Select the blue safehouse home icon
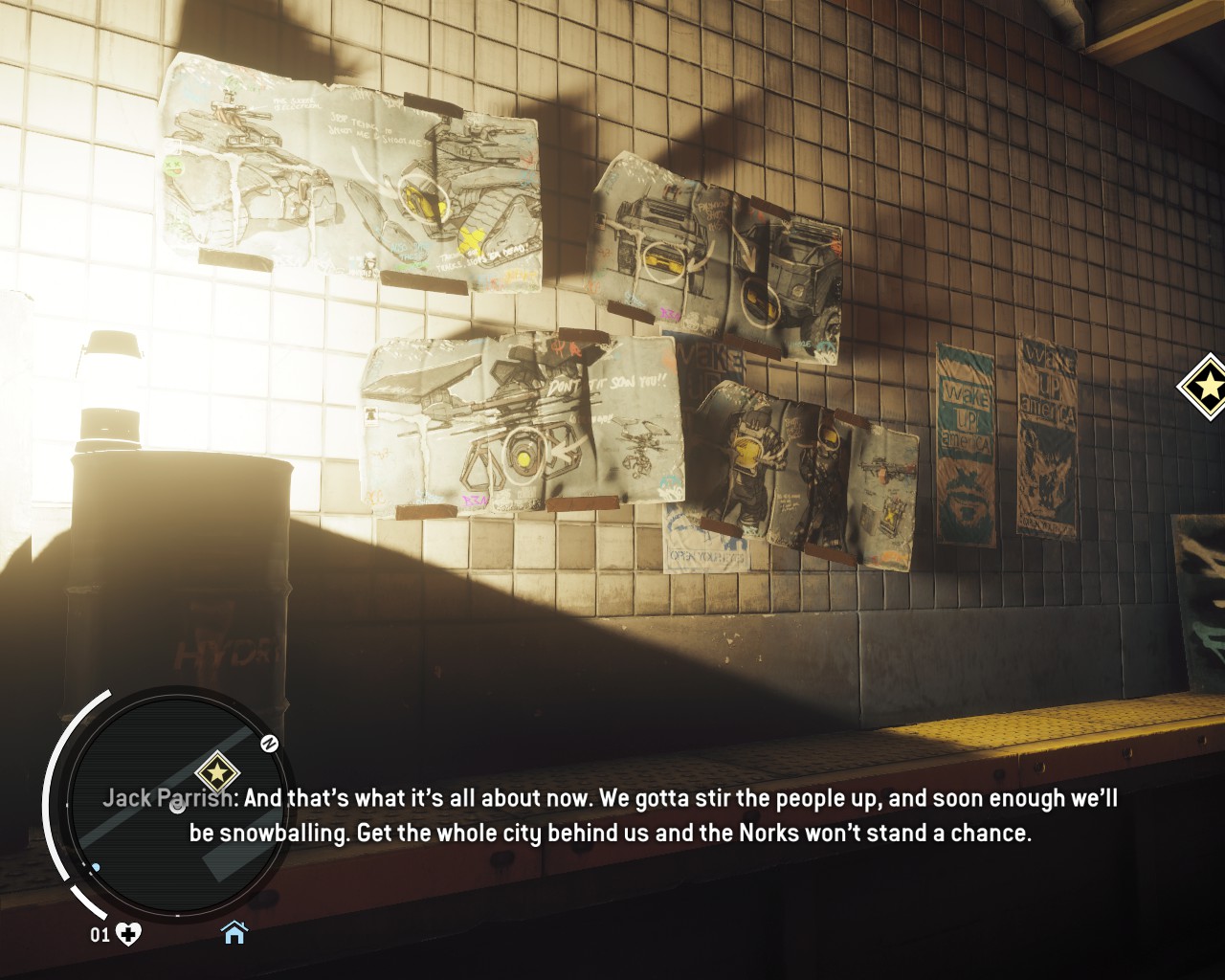Screen dimensions: 1225x980 click(234, 932)
